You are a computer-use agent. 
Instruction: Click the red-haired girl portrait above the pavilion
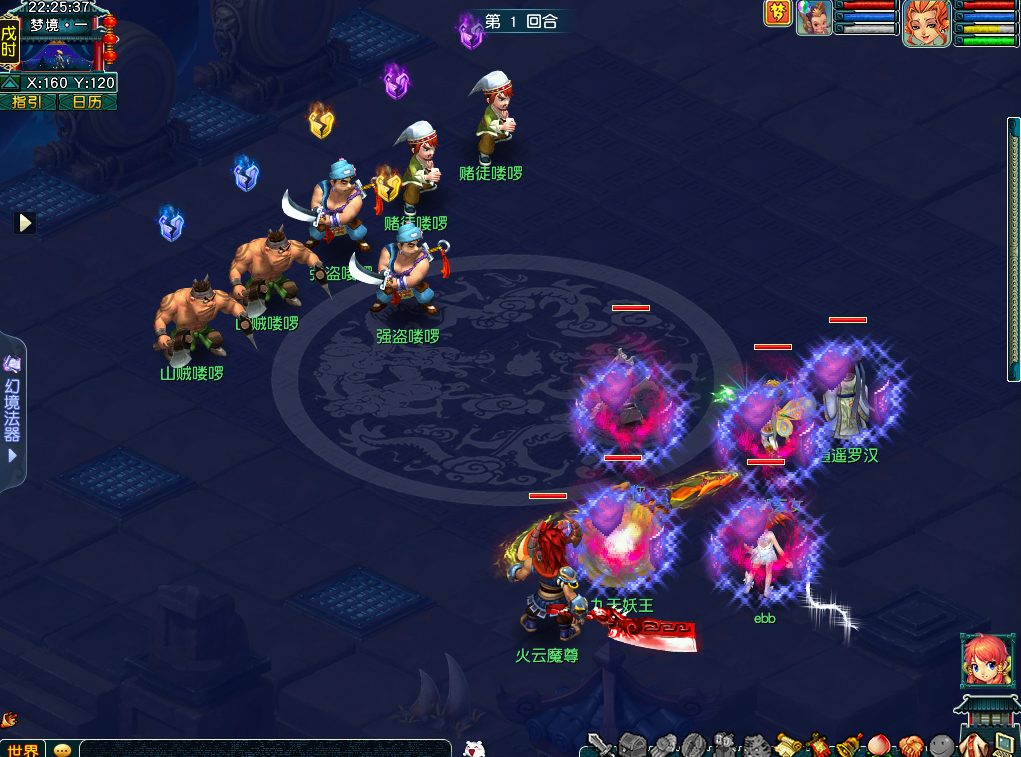pos(982,659)
